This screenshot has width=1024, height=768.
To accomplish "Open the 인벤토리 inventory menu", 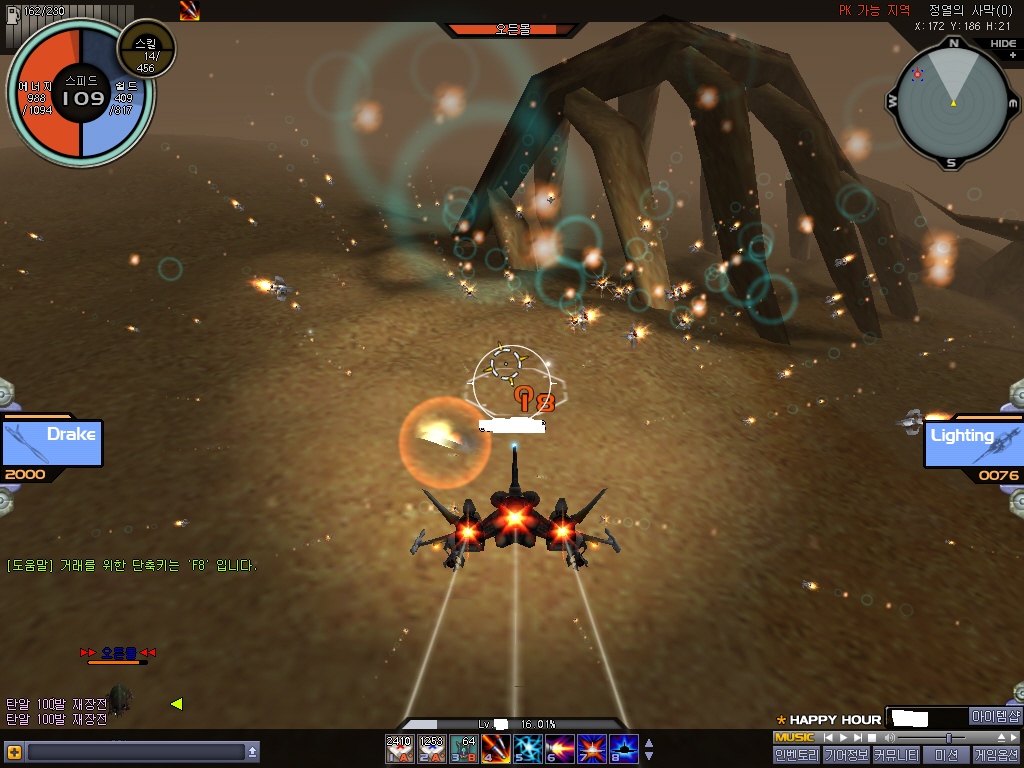I will (x=796, y=756).
